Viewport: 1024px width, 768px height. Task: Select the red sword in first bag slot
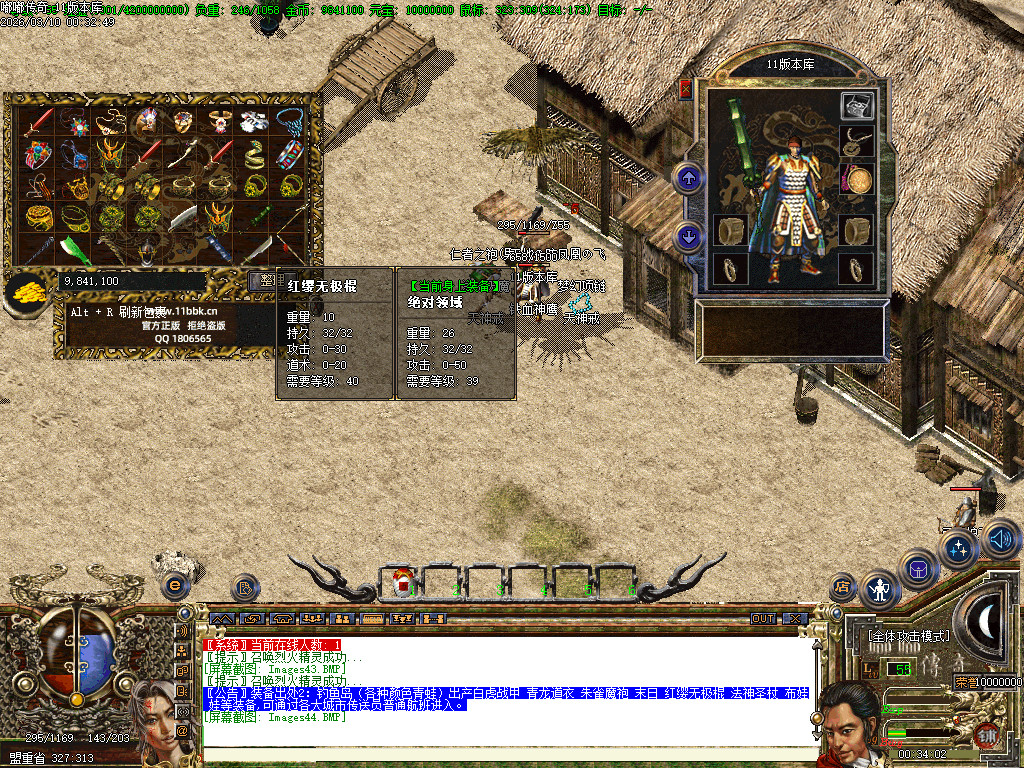point(39,121)
